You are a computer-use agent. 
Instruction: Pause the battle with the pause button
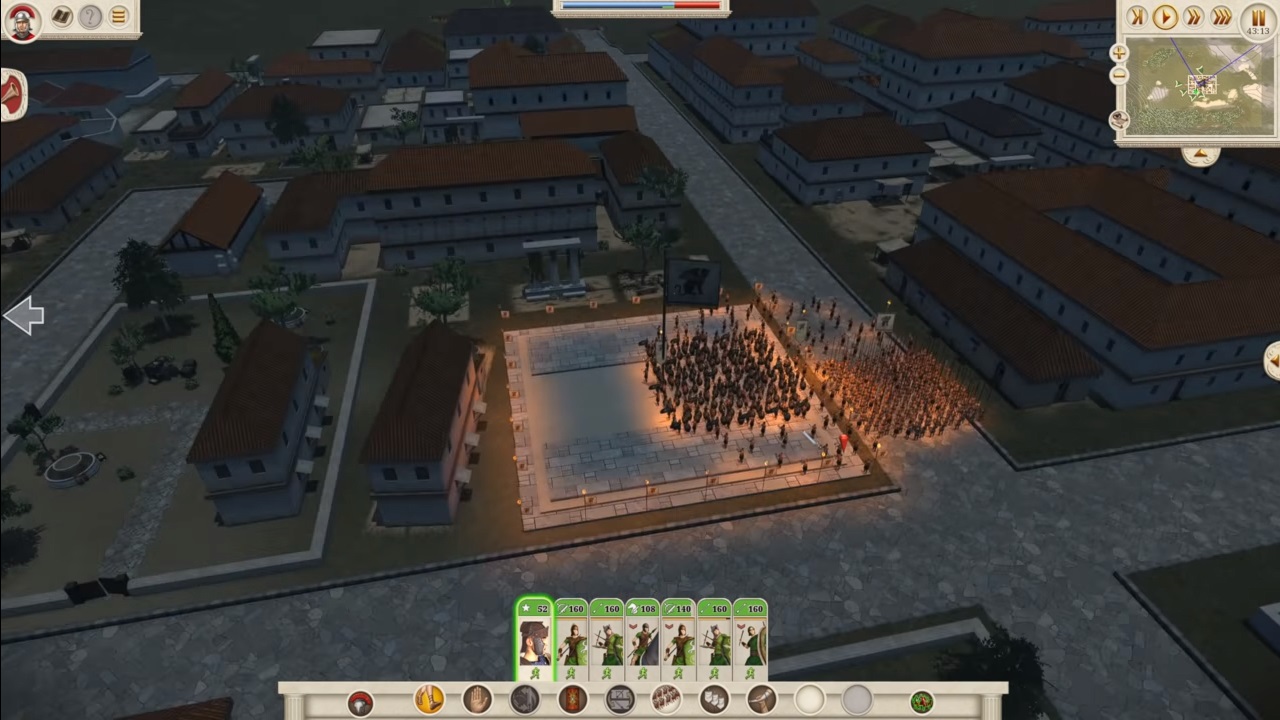pyautogui.click(x=1257, y=18)
